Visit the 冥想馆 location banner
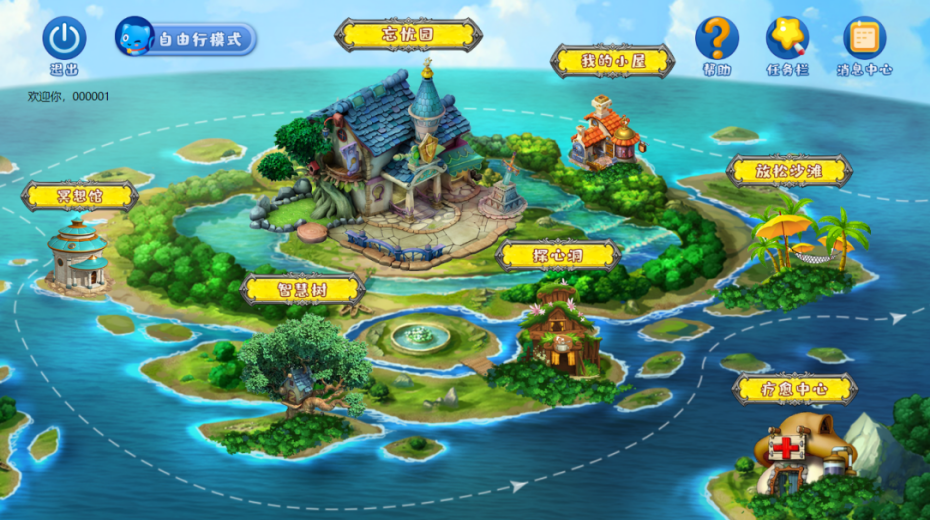This screenshot has height=520, width=930. point(80,196)
